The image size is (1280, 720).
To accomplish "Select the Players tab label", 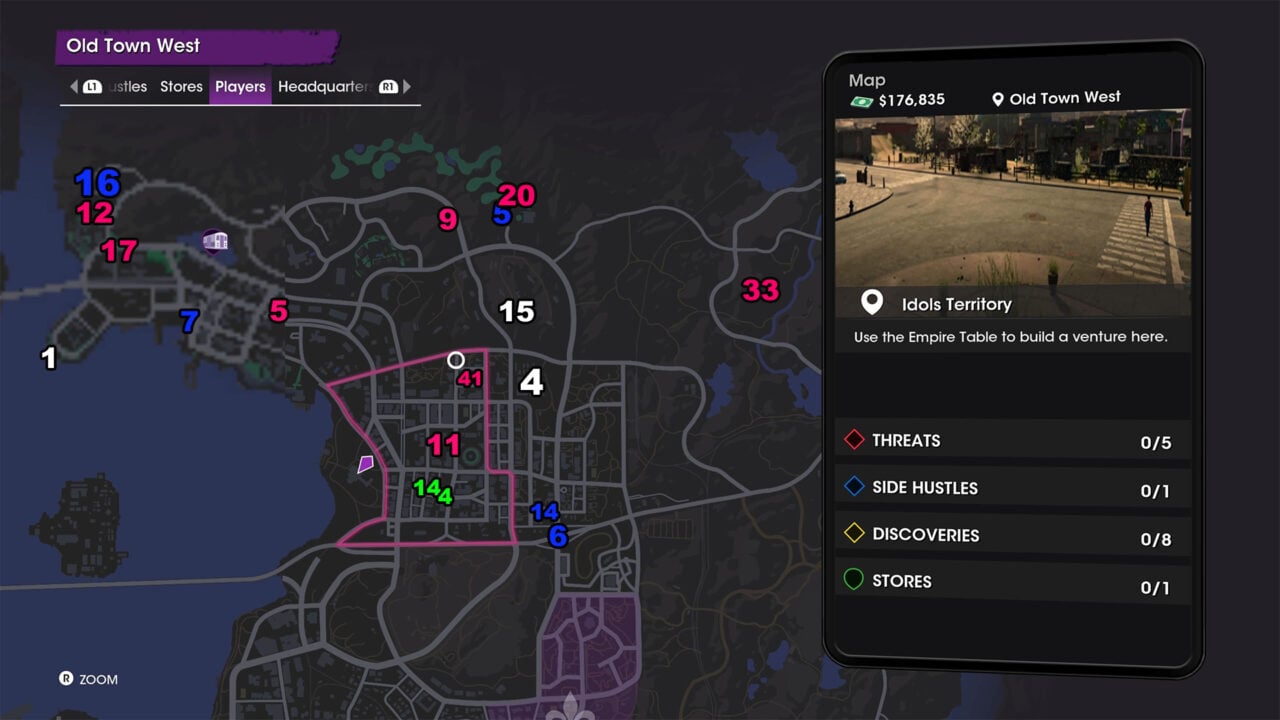I will click(240, 86).
